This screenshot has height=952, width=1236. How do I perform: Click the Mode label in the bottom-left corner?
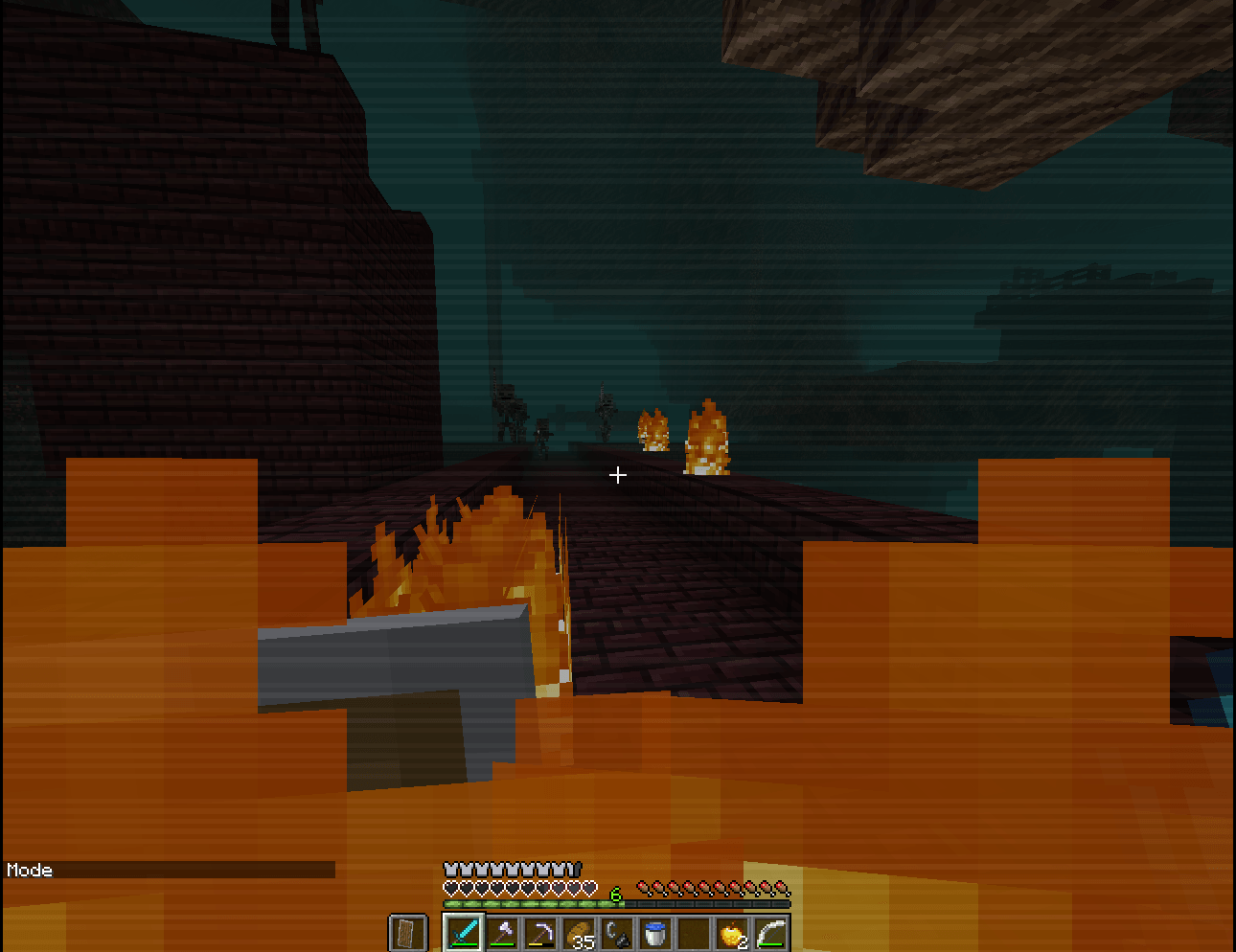click(x=31, y=871)
